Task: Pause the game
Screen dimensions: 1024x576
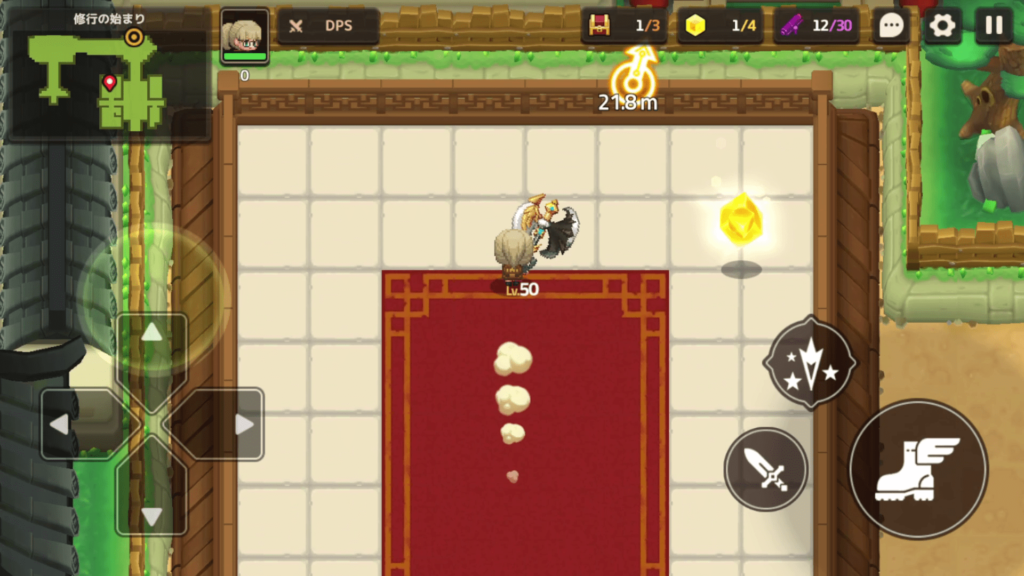Action: (x=994, y=26)
